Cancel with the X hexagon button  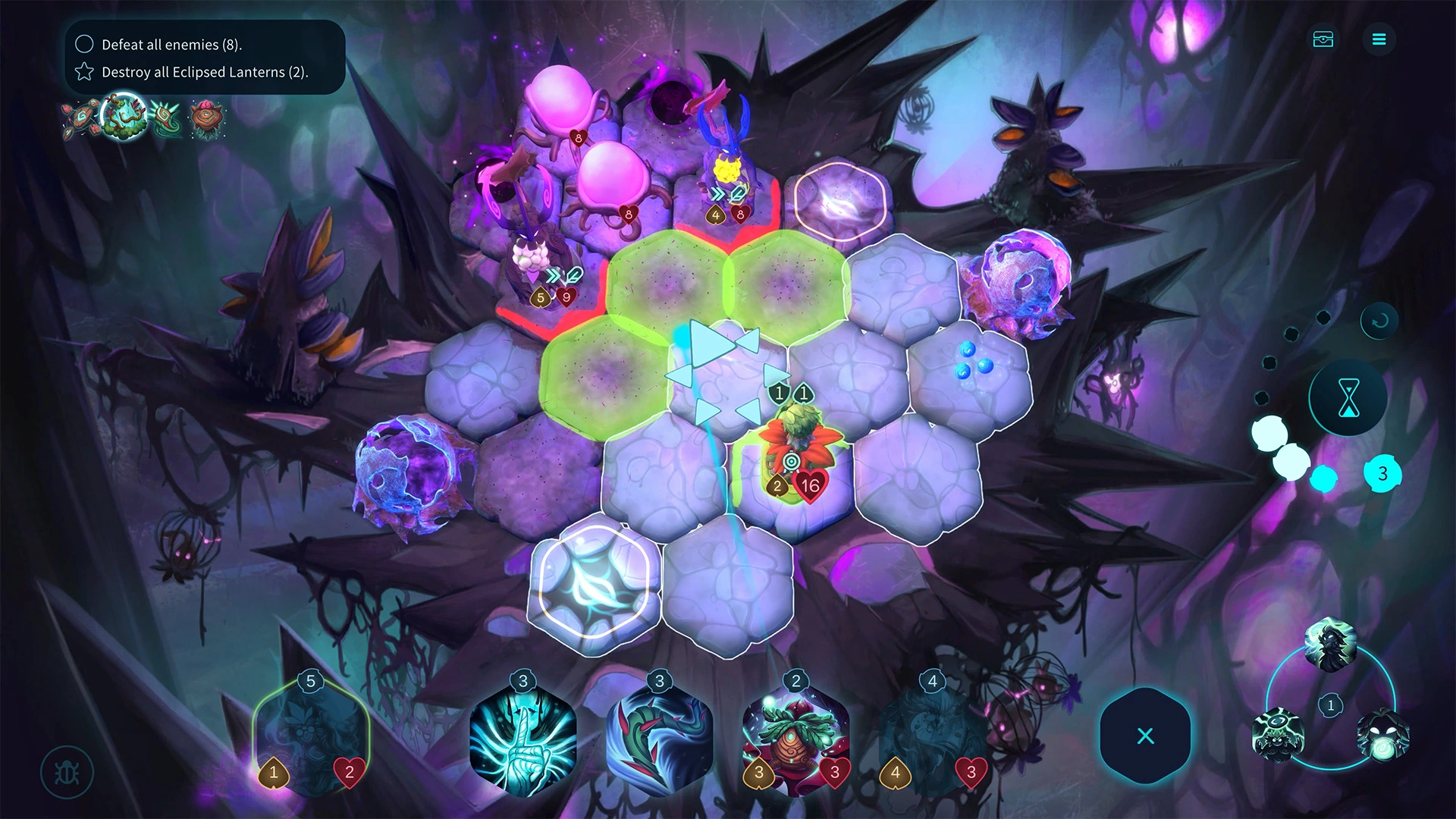(1145, 736)
